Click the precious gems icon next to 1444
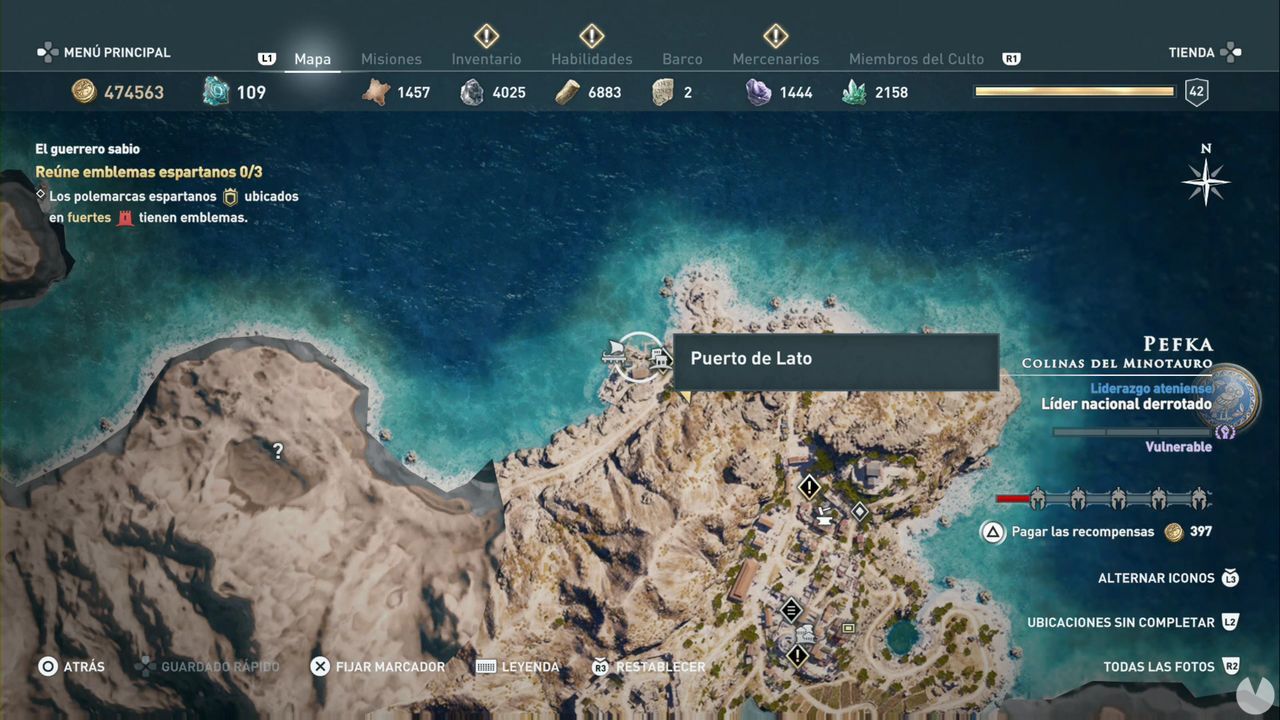1280x720 pixels. pos(758,91)
